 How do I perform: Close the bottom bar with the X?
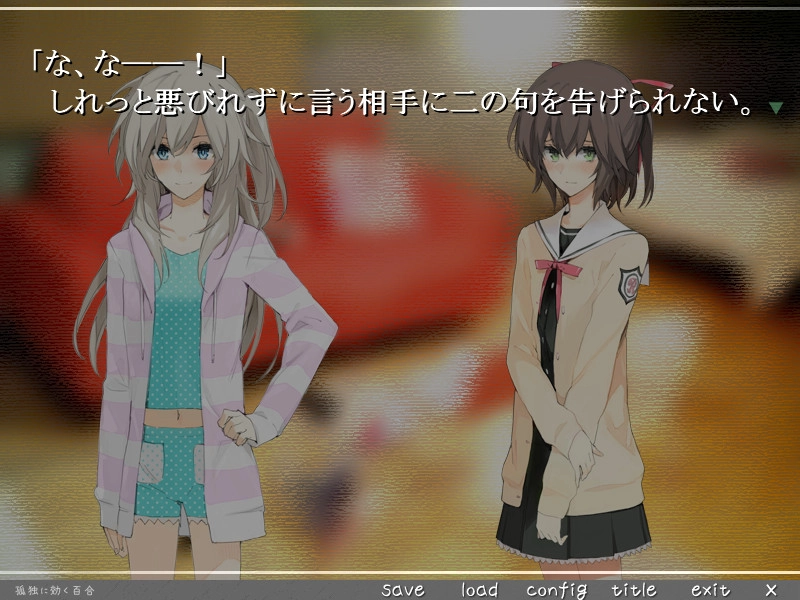coord(771,589)
